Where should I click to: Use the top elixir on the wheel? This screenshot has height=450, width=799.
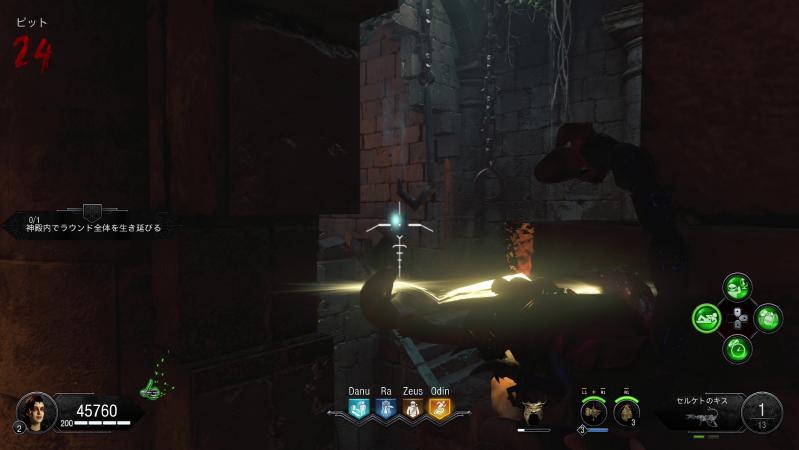(738, 288)
